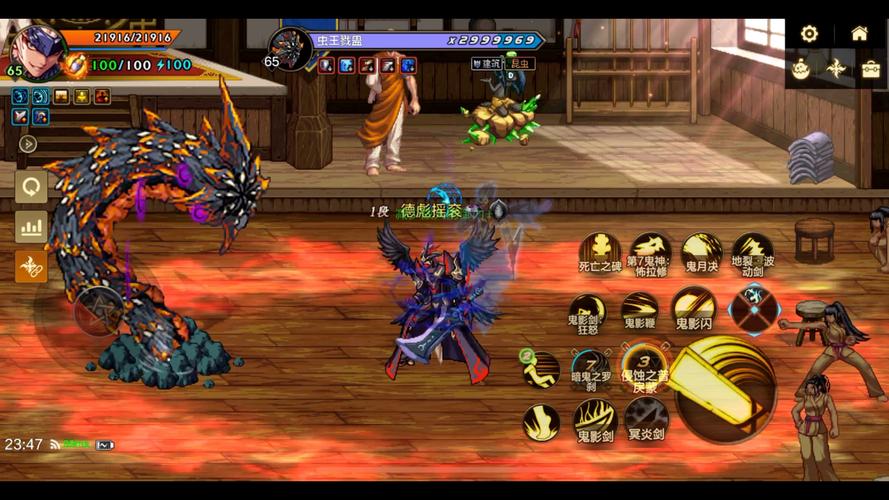The width and height of the screenshot is (889, 500).
Task: Tap the jump foot button
Action: tap(541, 422)
